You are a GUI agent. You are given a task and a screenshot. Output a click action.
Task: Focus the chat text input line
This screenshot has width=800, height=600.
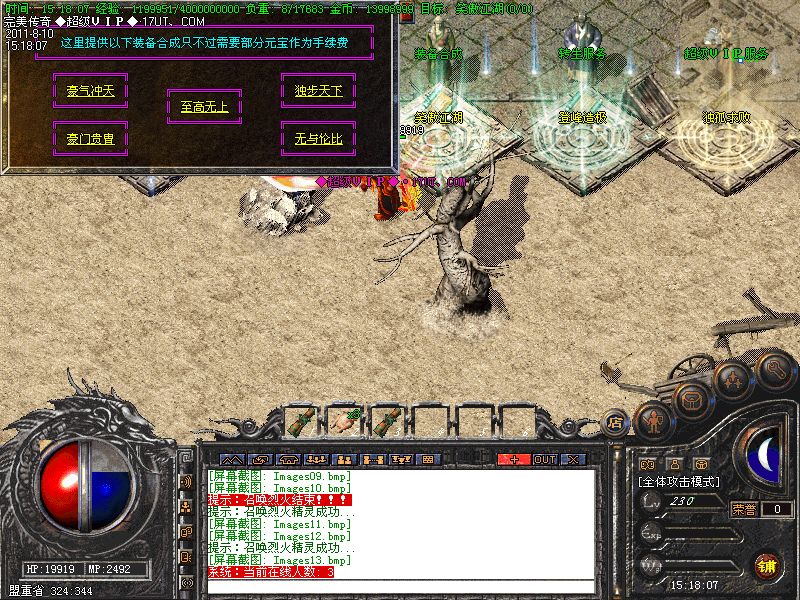click(400, 585)
